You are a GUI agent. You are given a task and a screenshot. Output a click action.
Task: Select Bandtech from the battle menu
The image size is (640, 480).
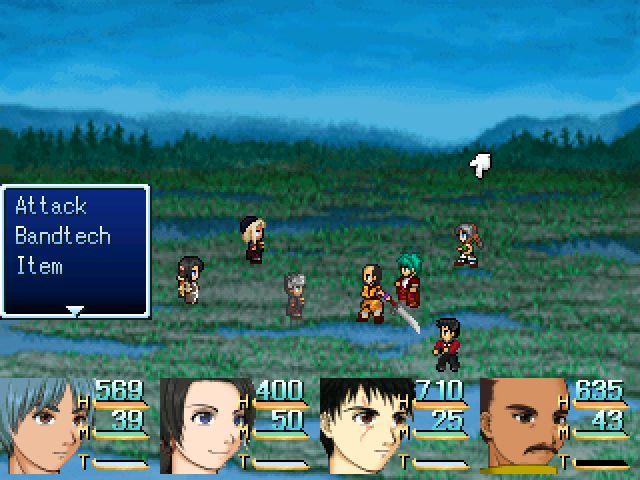[x=63, y=237]
